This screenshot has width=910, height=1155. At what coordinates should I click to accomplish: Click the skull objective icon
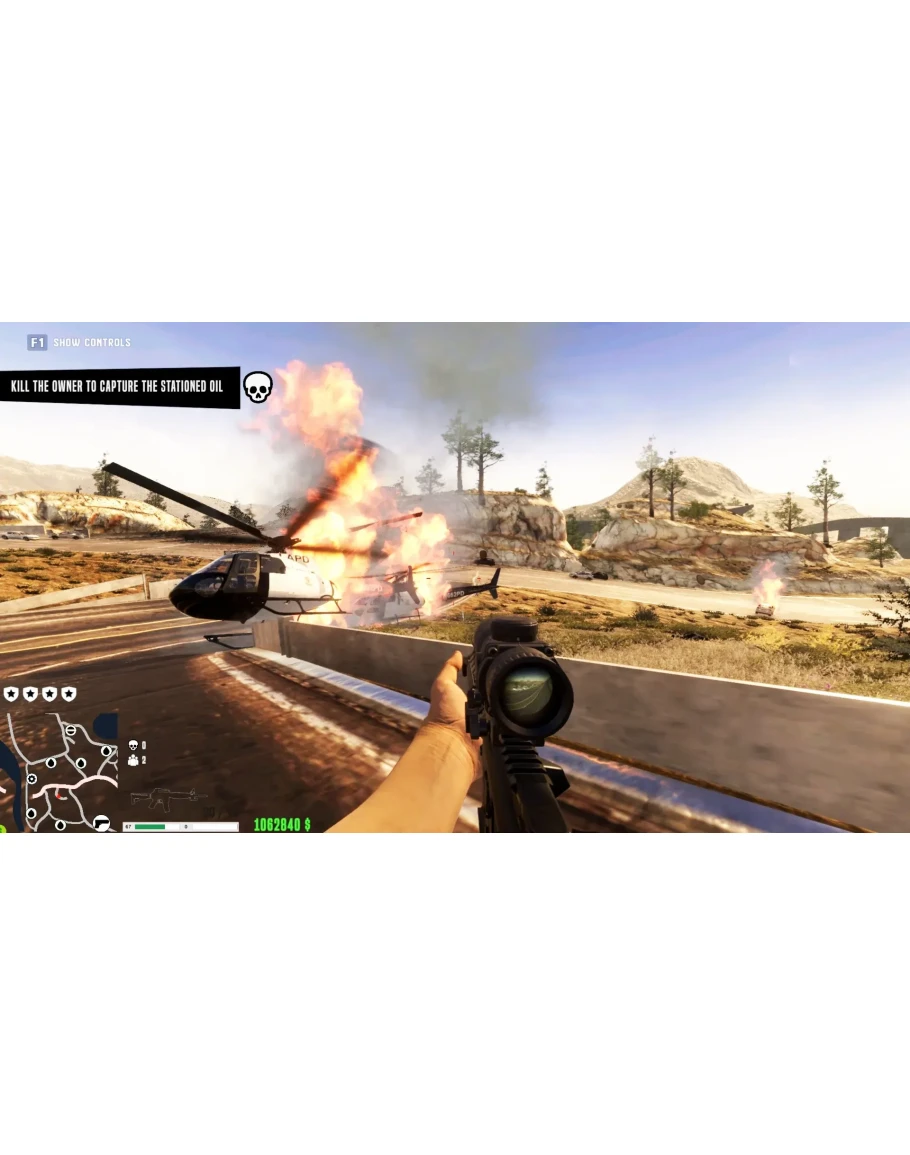click(x=257, y=387)
